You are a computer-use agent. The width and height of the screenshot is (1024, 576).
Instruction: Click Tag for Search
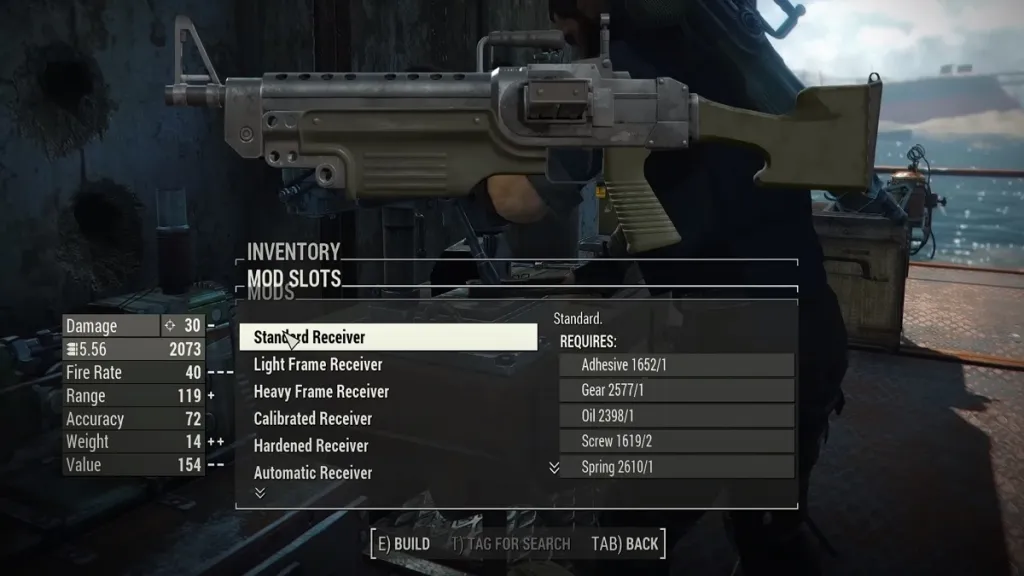coord(510,544)
